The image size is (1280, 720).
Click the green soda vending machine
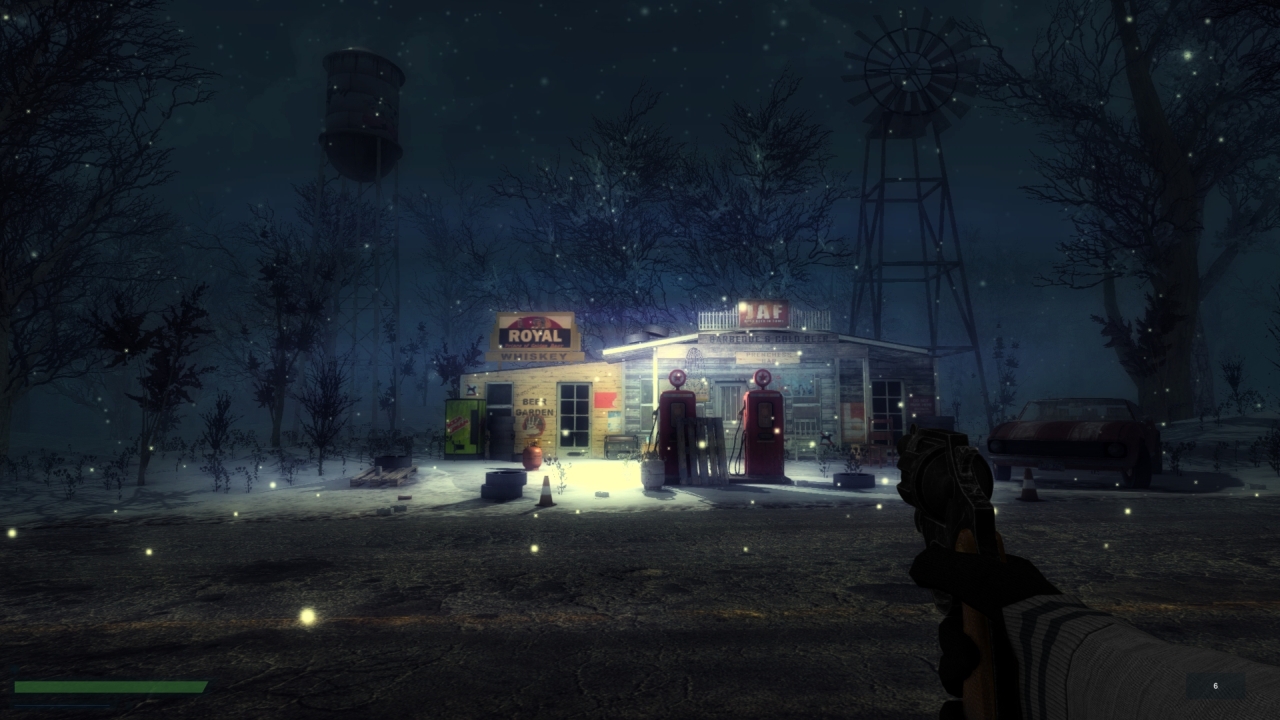point(463,426)
